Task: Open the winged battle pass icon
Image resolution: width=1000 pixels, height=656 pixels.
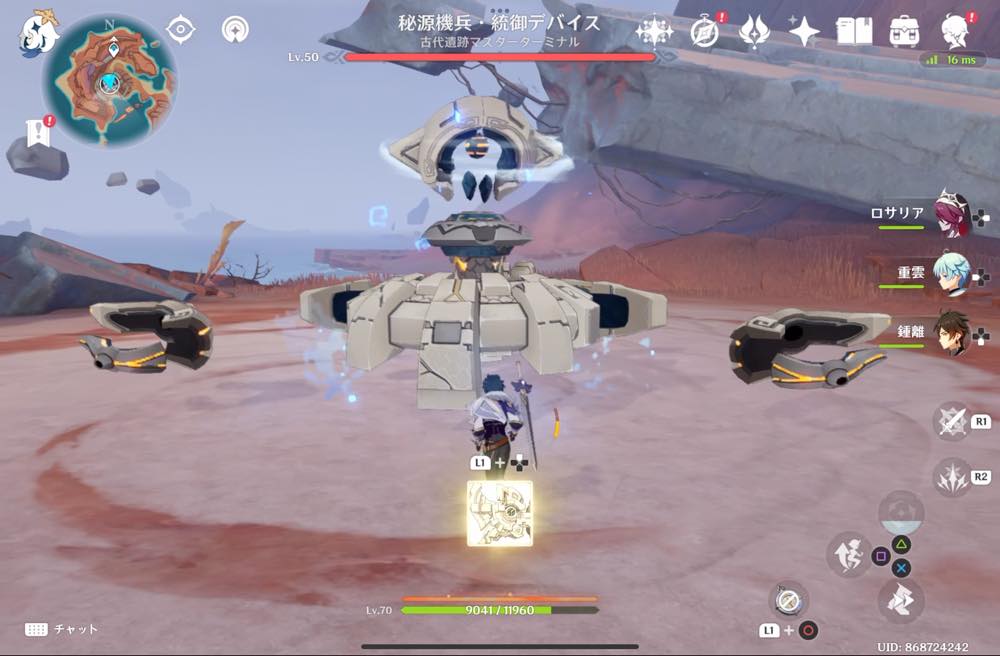Action: coord(753,32)
